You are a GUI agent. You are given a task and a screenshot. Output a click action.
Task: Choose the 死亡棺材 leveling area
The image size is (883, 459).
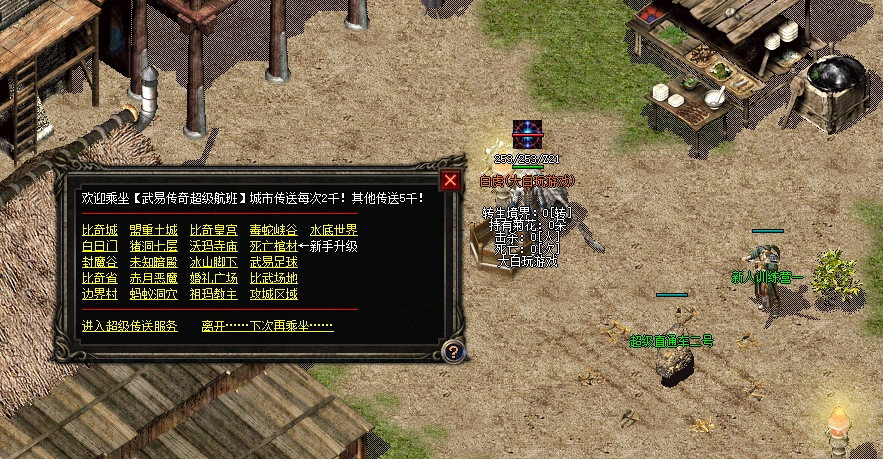(273, 246)
